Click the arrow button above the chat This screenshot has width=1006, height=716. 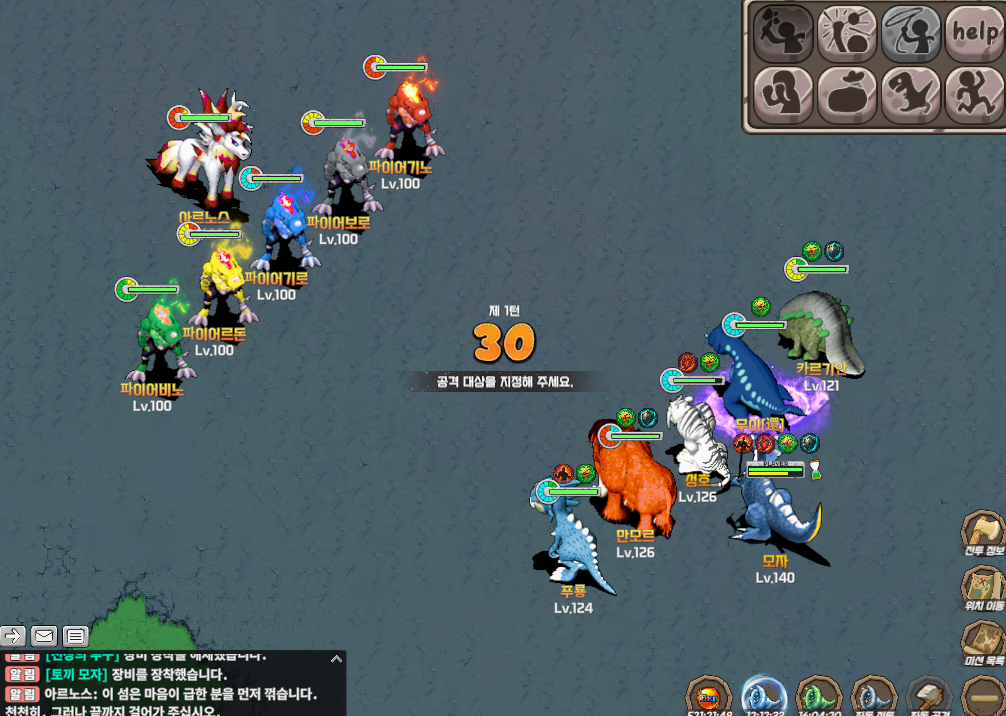point(13,635)
